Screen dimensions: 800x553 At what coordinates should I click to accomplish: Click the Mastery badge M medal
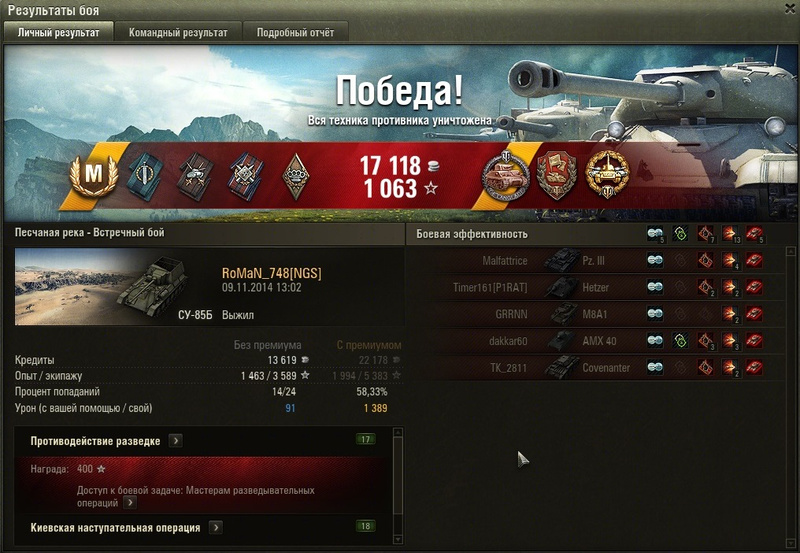(x=93, y=176)
